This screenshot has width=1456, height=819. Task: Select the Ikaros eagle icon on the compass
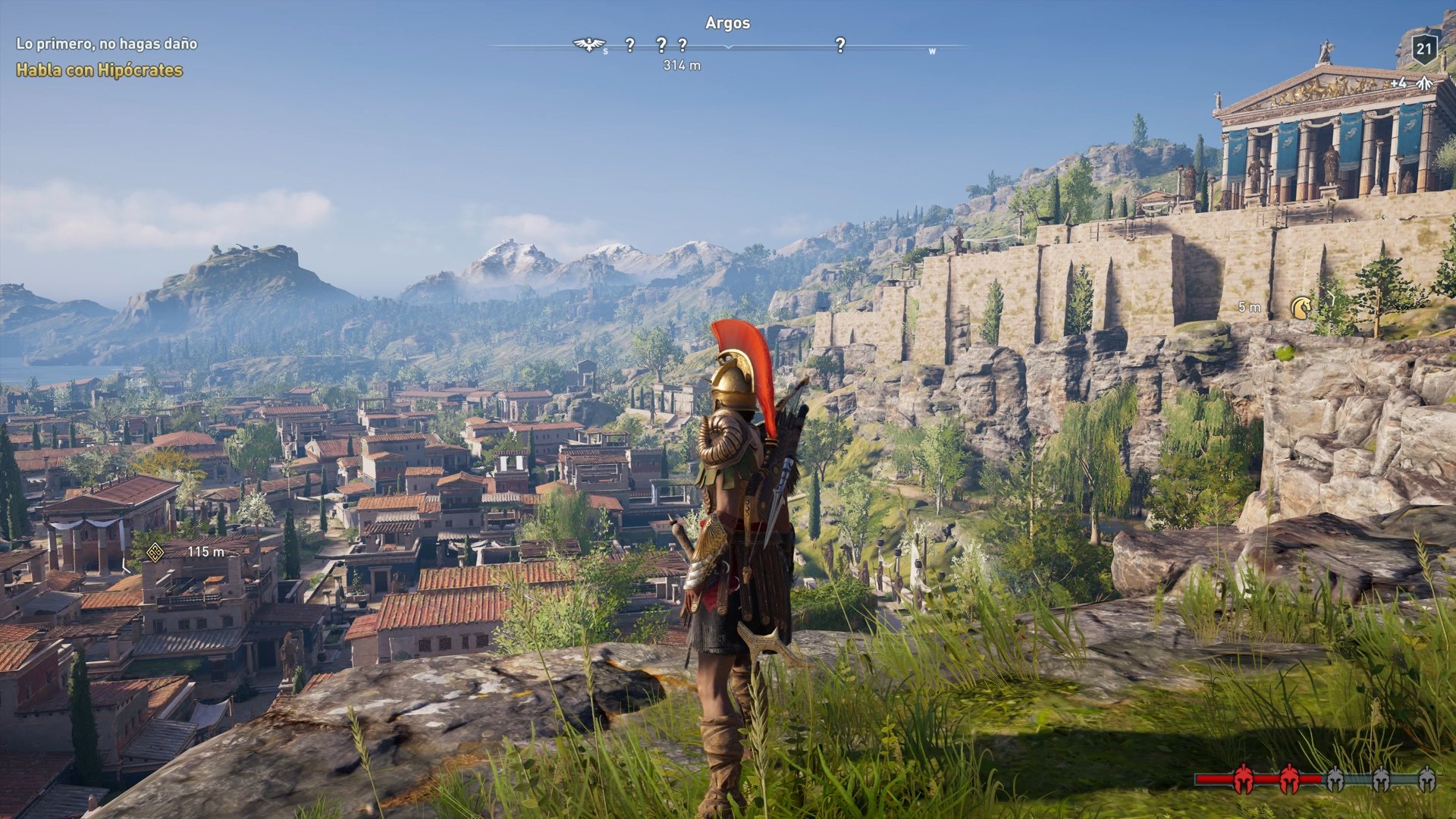[588, 45]
